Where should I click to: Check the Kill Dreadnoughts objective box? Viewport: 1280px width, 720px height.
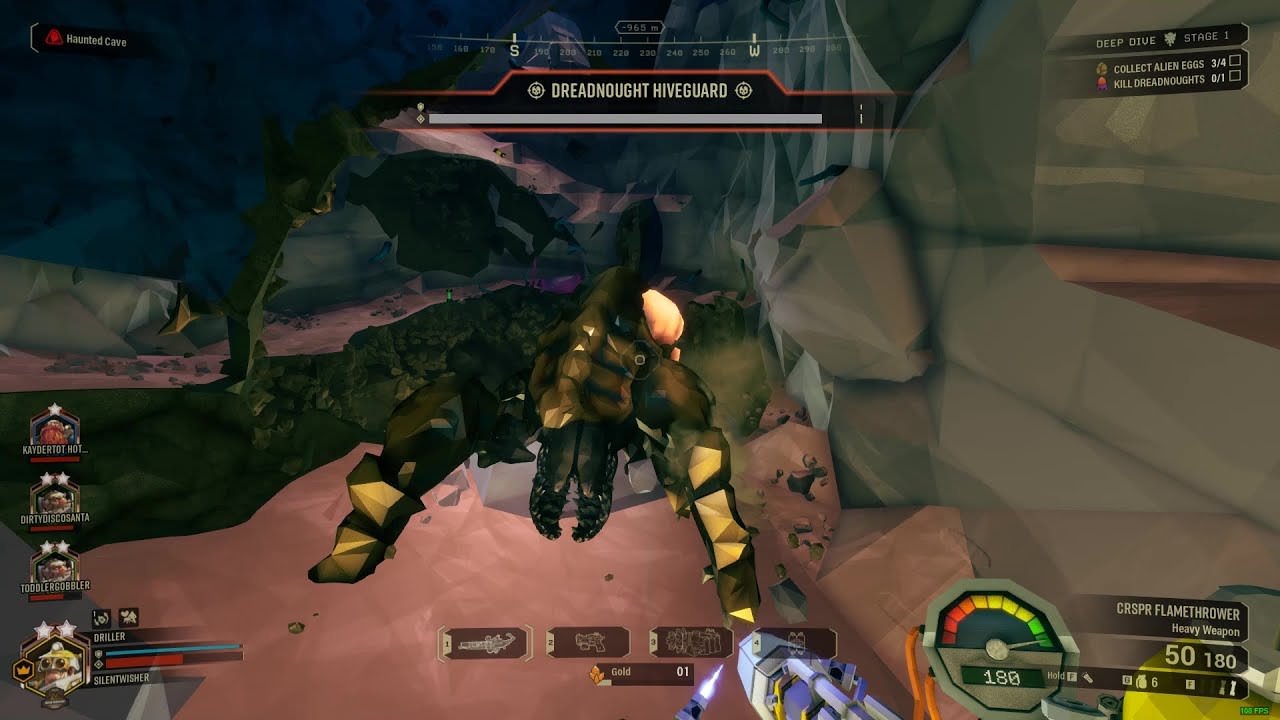[1235, 78]
